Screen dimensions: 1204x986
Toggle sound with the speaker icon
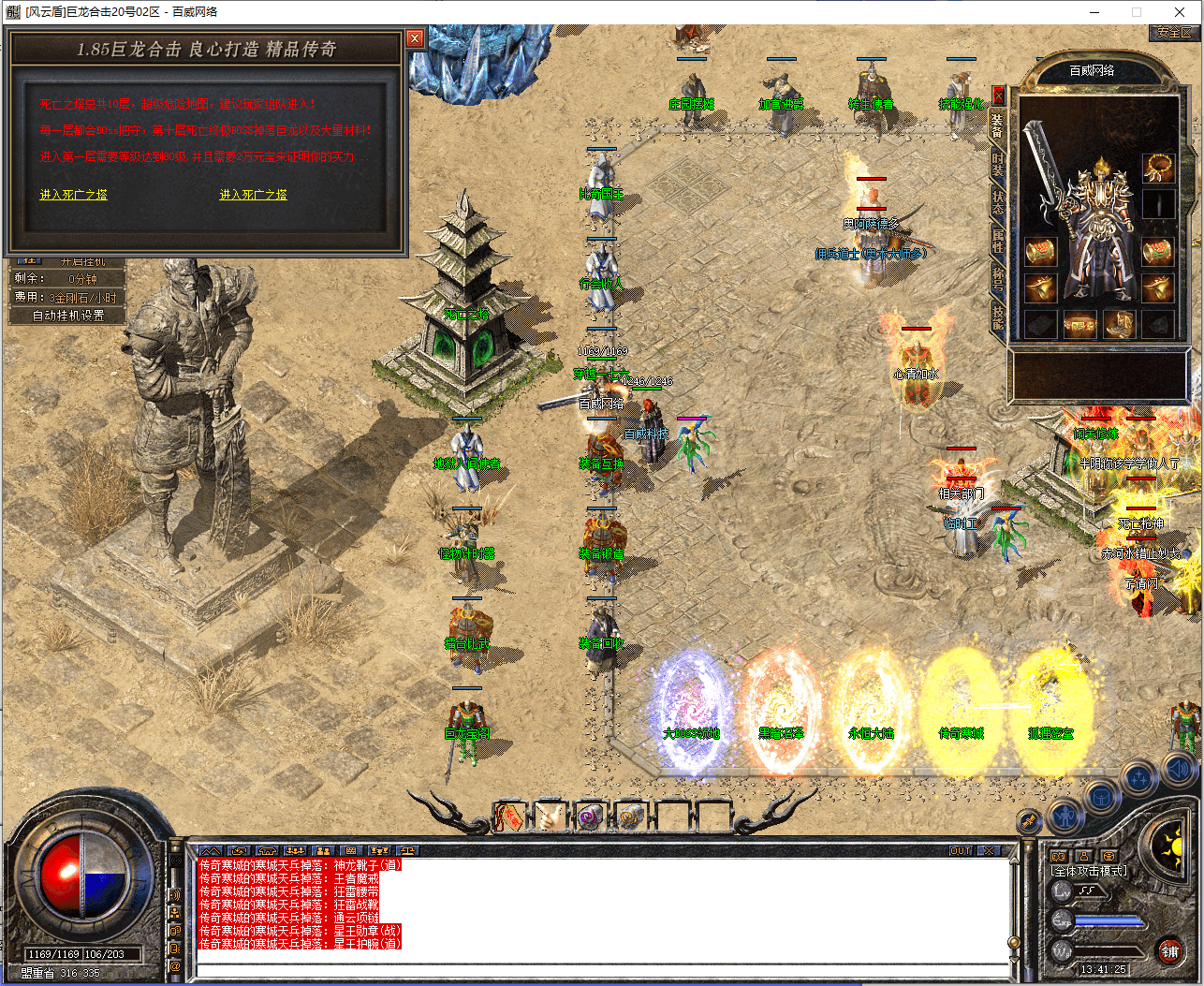(1179, 771)
